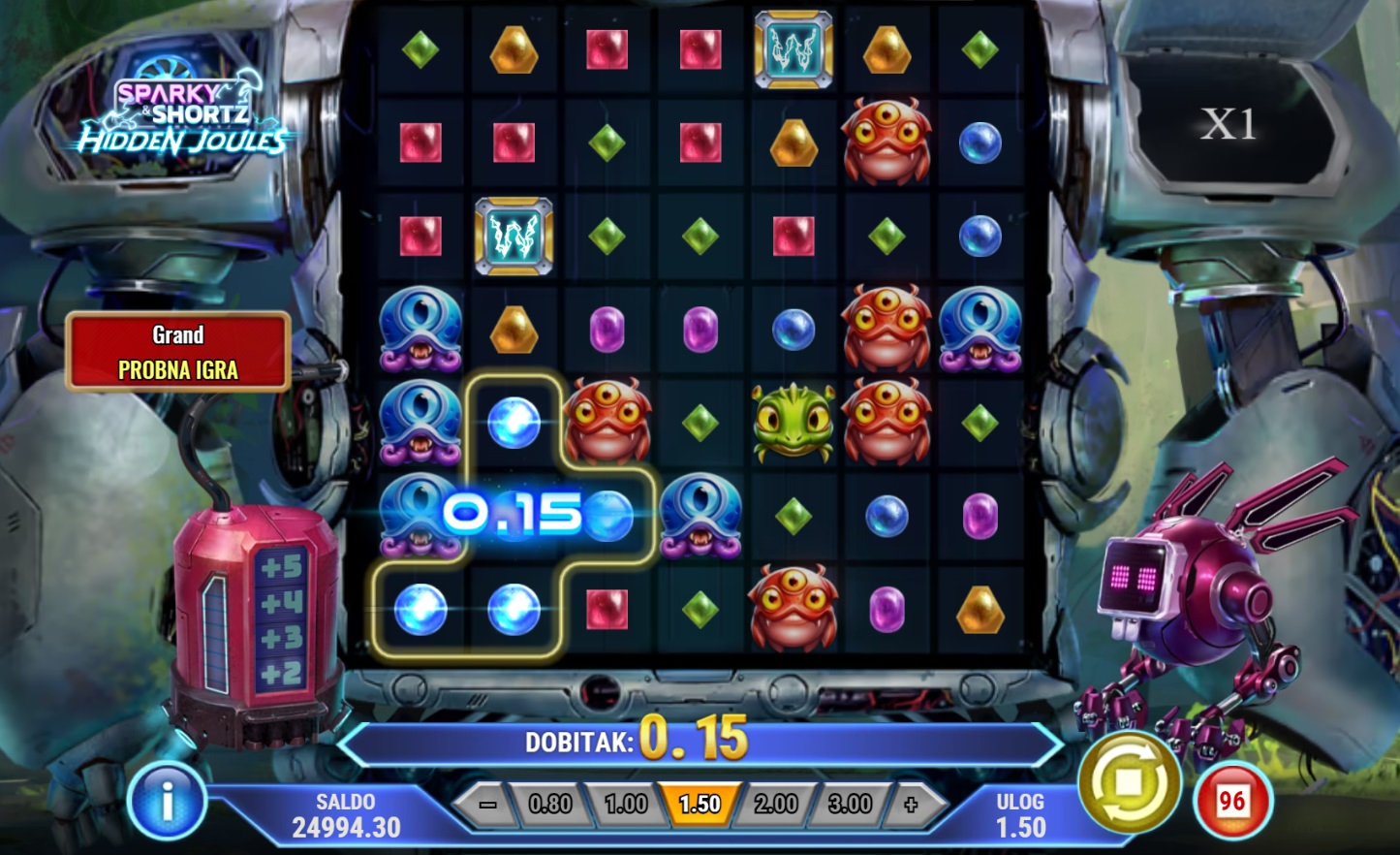The height and width of the screenshot is (855, 1400).
Task: Open the red 96 autoplay button
Action: point(1232,802)
